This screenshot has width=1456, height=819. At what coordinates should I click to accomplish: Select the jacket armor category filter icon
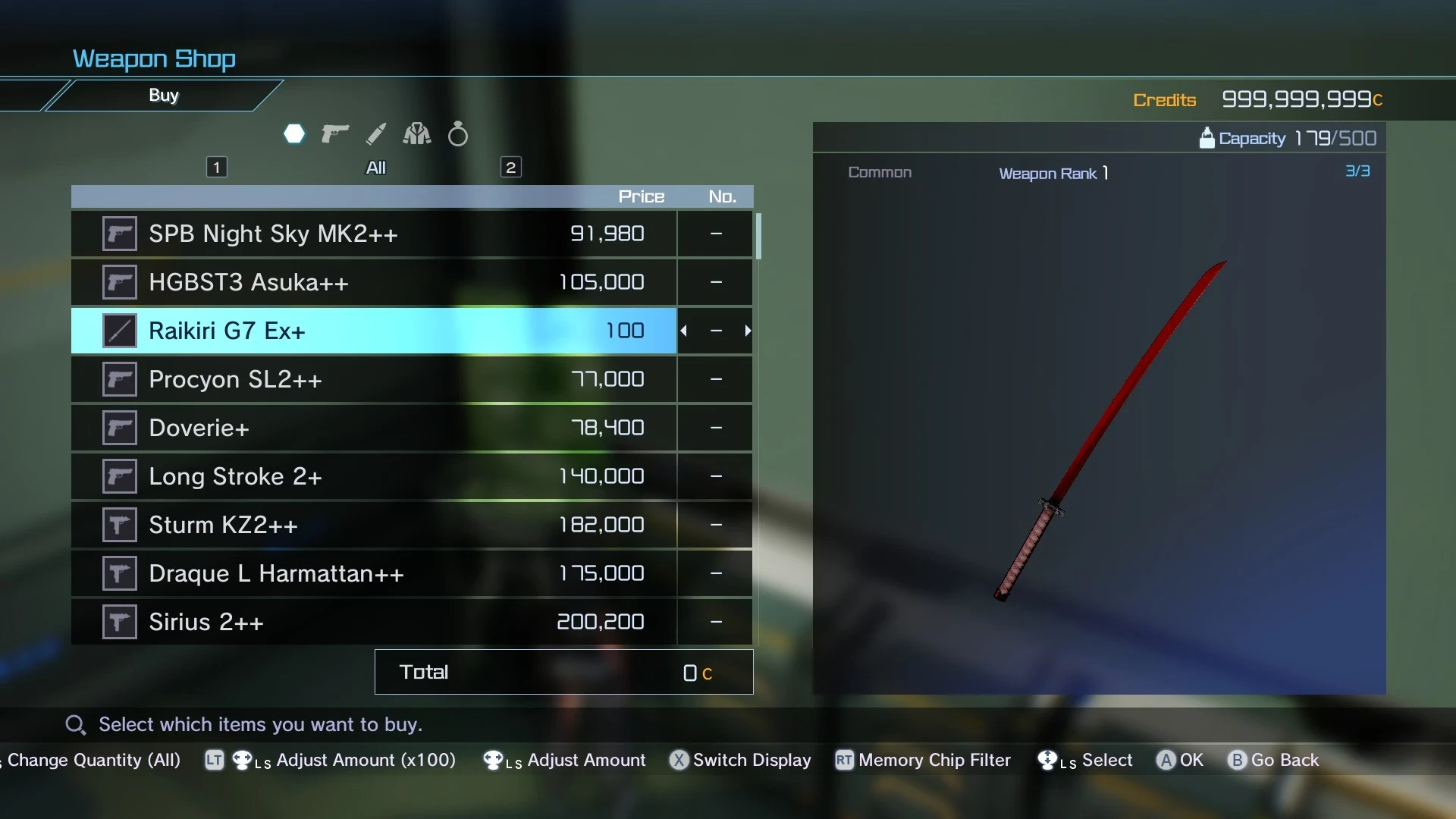click(416, 133)
